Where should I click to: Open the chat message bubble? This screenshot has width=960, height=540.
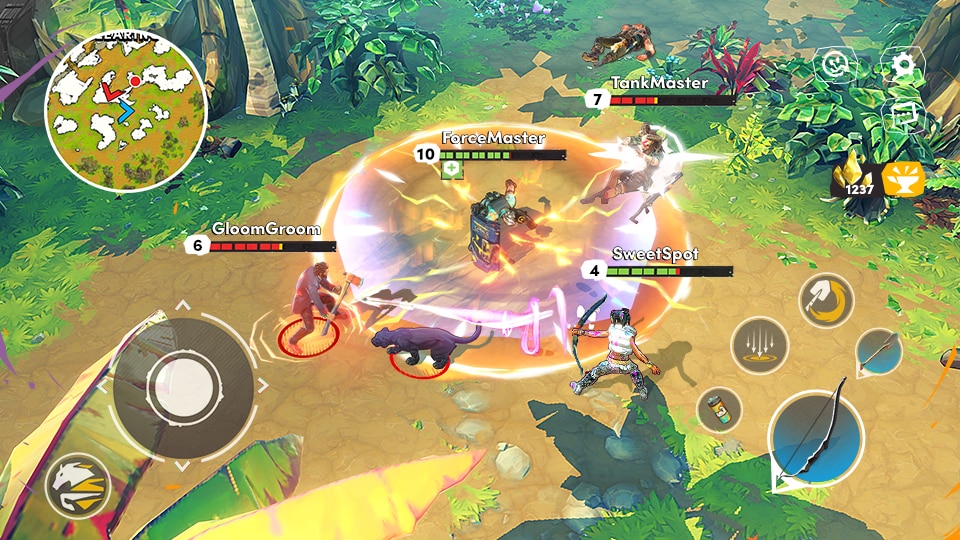tap(903, 114)
